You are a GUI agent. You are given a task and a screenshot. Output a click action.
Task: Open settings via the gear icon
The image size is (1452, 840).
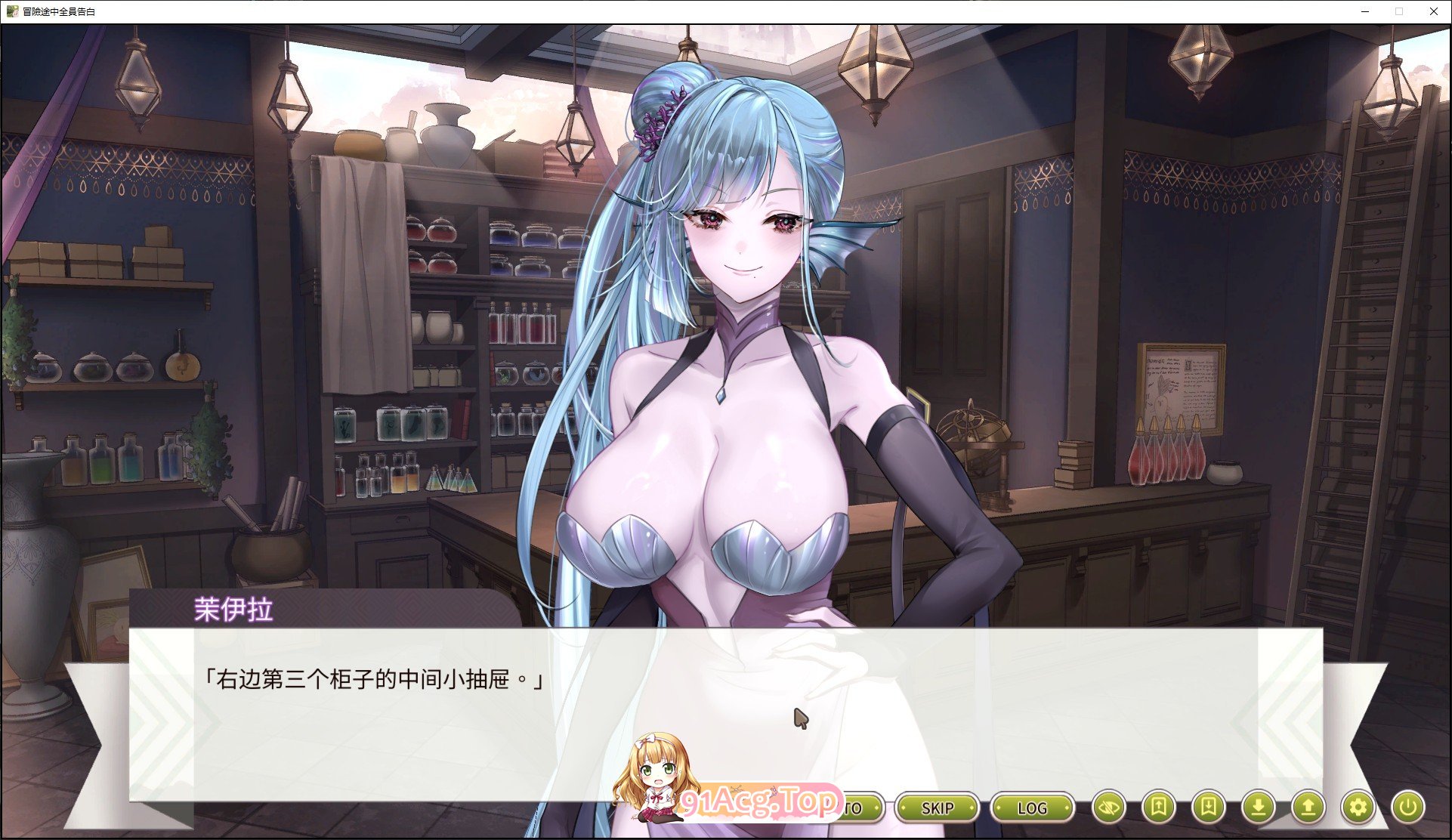tap(1358, 808)
